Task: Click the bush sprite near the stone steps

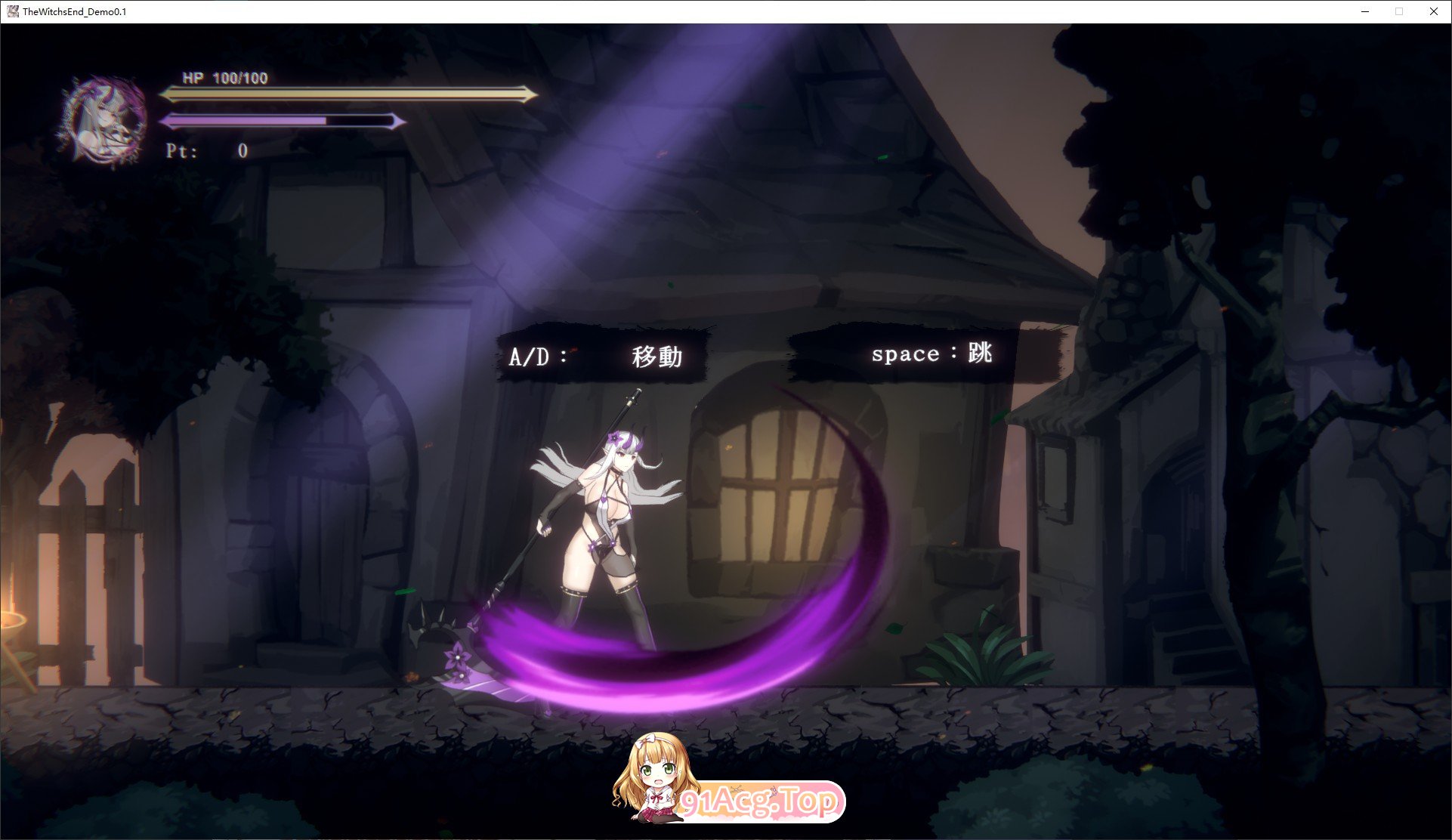Action: point(982,657)
